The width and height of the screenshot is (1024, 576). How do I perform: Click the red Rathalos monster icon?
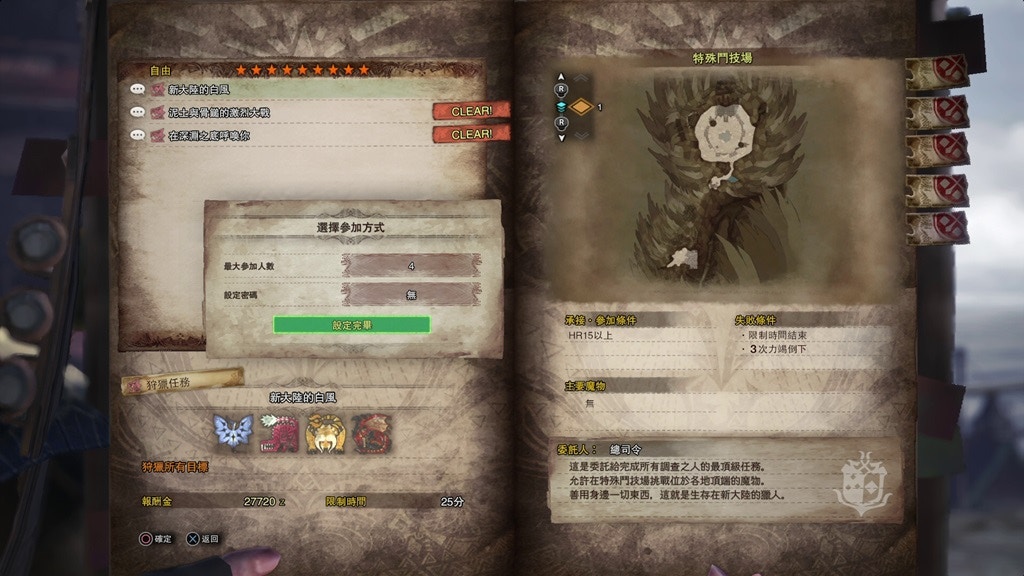coord(371,433)
